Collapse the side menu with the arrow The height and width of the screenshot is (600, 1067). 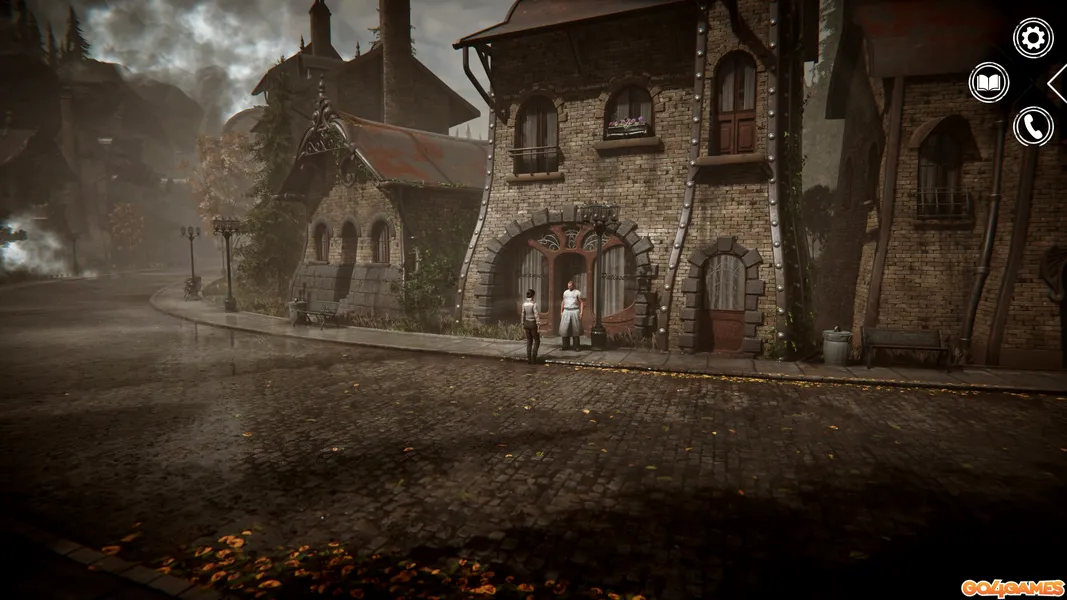(1057, 83)
